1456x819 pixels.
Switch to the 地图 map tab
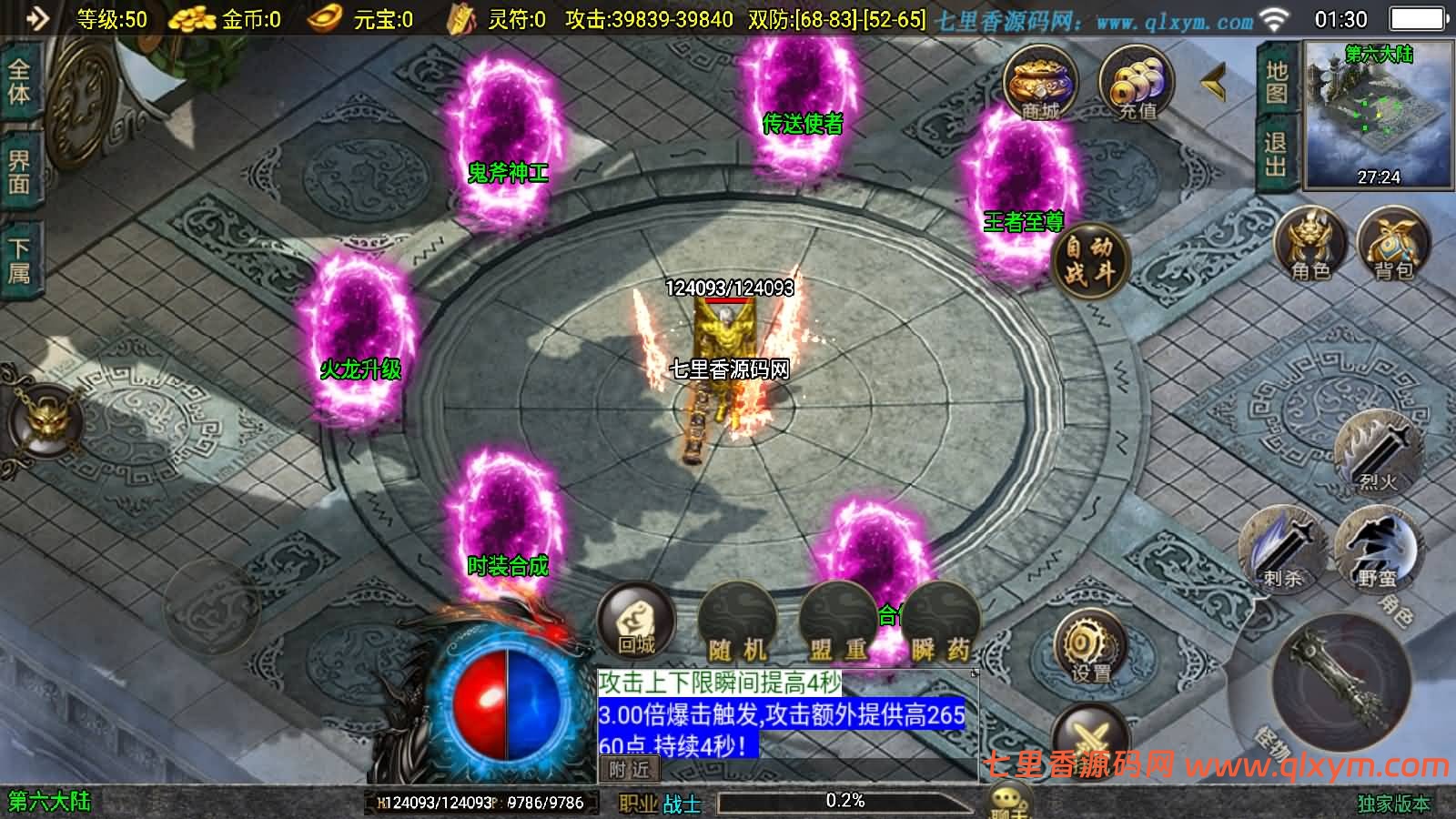coord(1277,82)
